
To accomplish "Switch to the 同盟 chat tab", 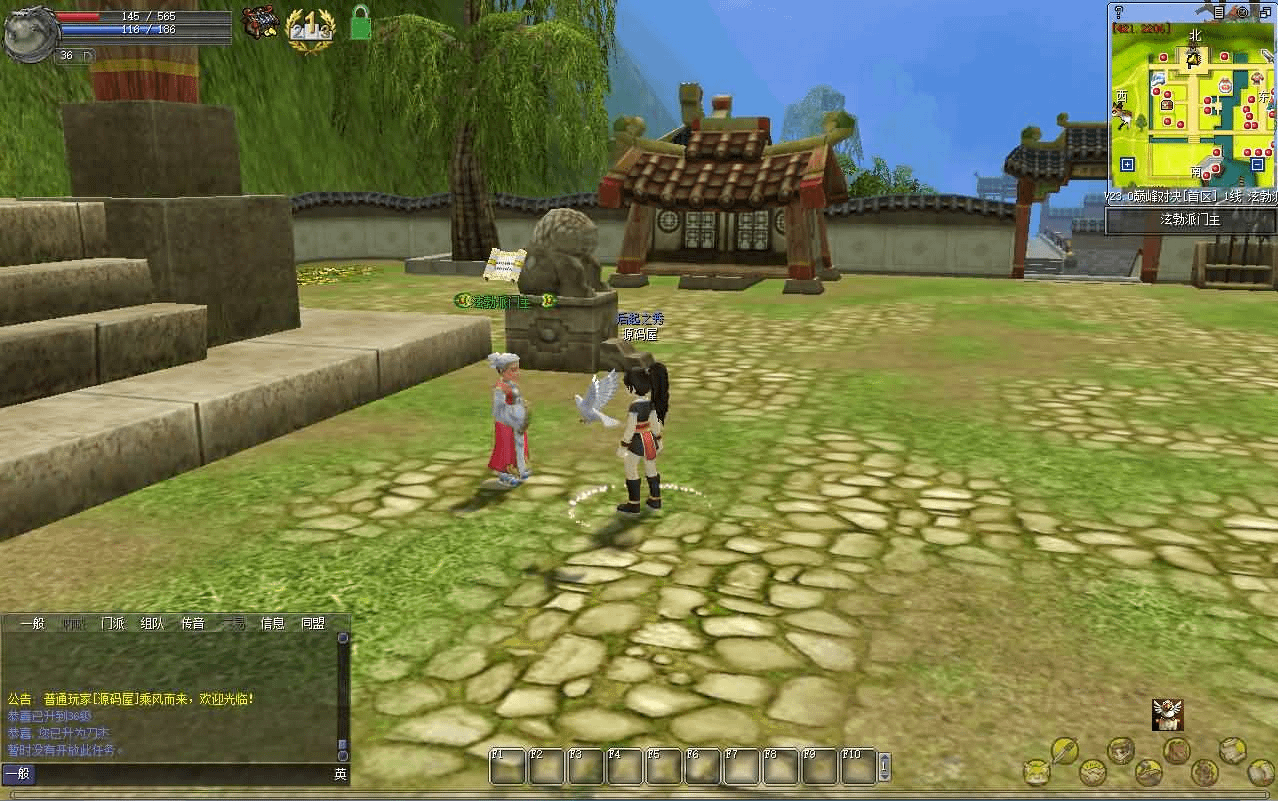I will point(313,623).
